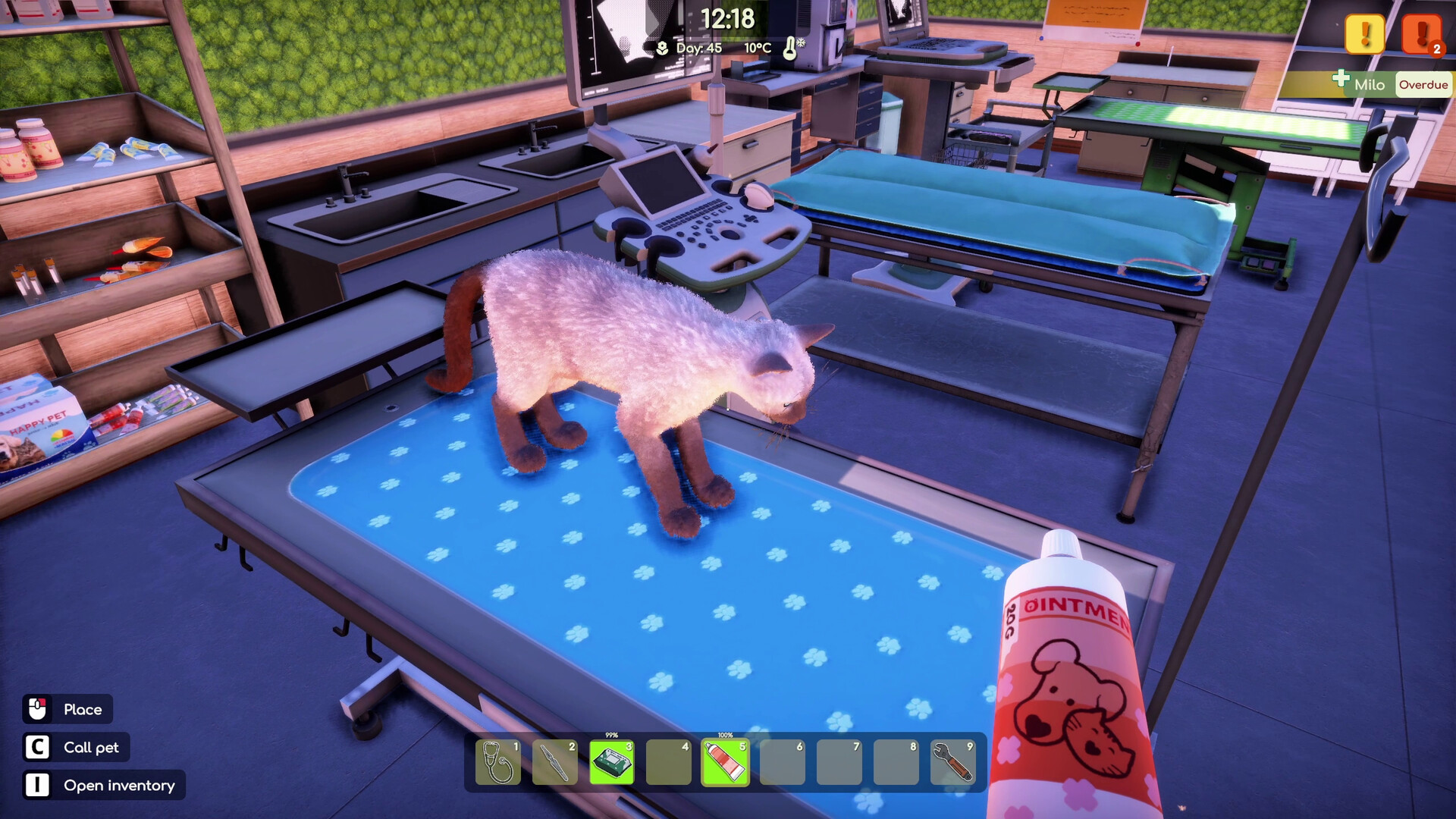The height and width of the screenshot is (819, 1456).
Task: Choose the tweezers in hotbar slot 2
Action: (554, 762)
